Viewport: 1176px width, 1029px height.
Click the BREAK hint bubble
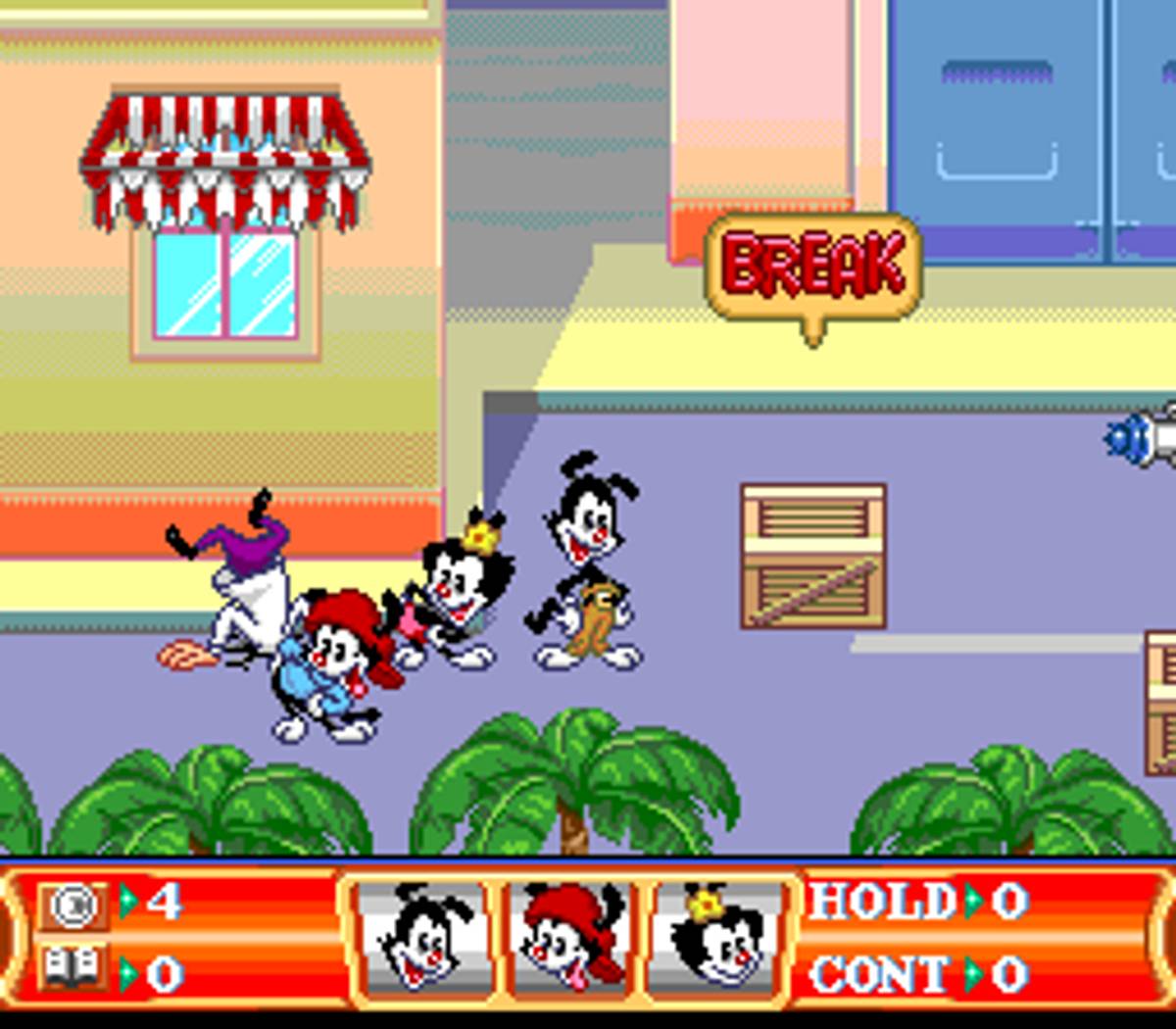(813, 267)
